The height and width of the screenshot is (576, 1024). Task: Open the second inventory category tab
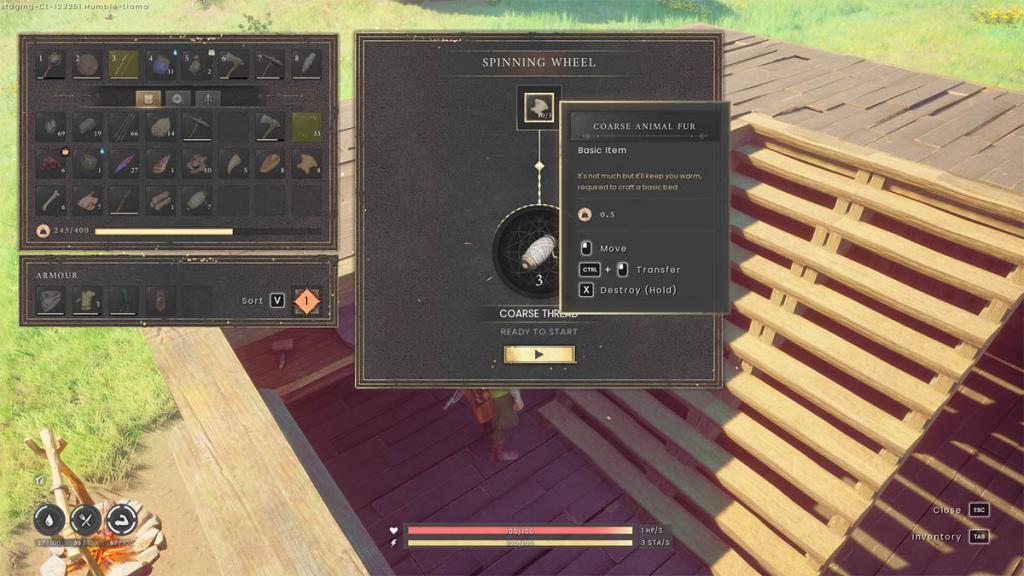coord(178,98)
